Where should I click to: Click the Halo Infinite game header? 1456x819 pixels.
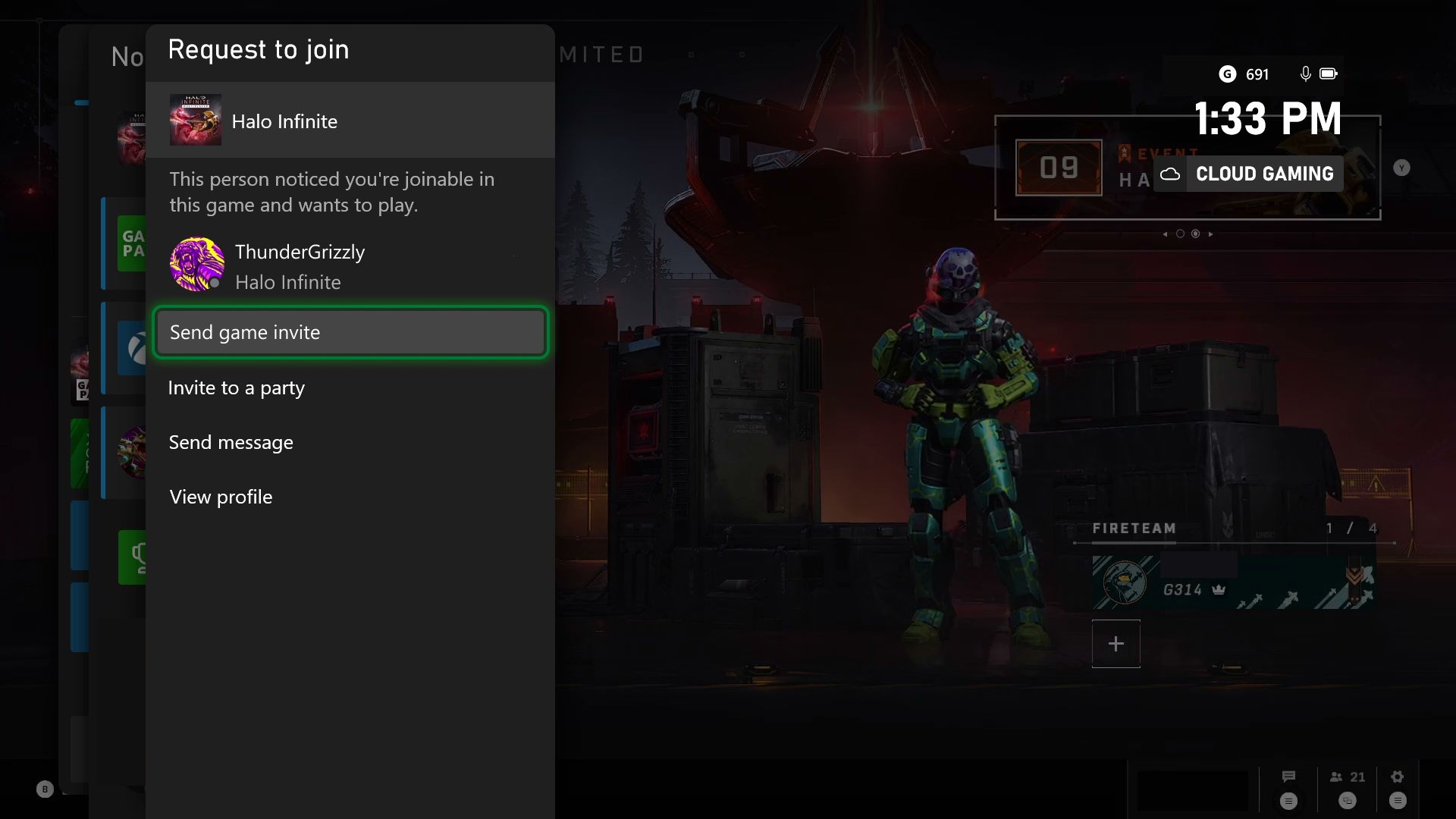click(x=350, y=121)
